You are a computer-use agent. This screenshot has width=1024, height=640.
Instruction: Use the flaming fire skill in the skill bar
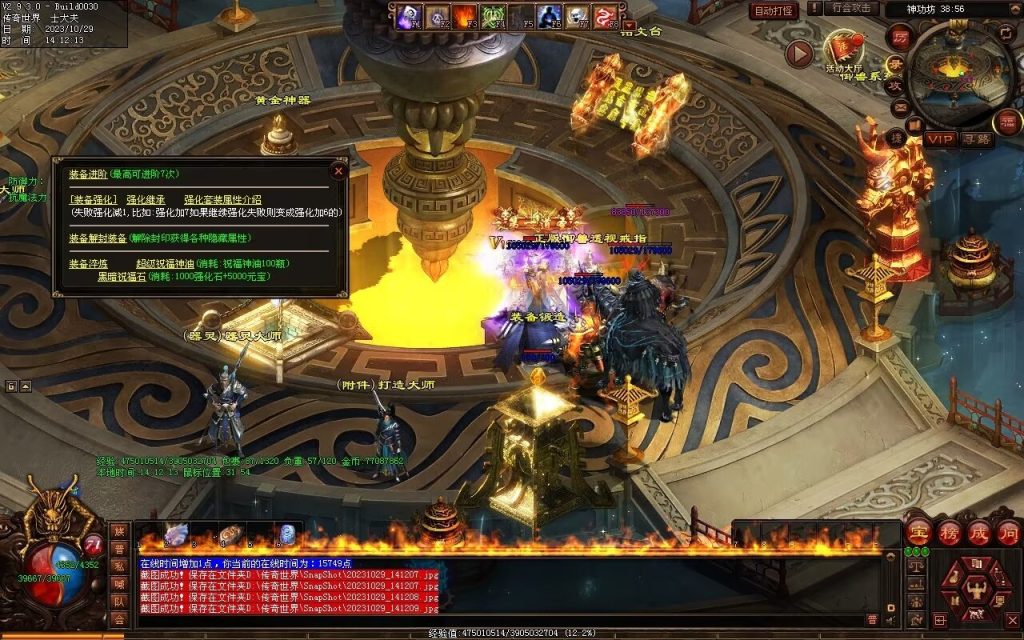click(465, 16)
